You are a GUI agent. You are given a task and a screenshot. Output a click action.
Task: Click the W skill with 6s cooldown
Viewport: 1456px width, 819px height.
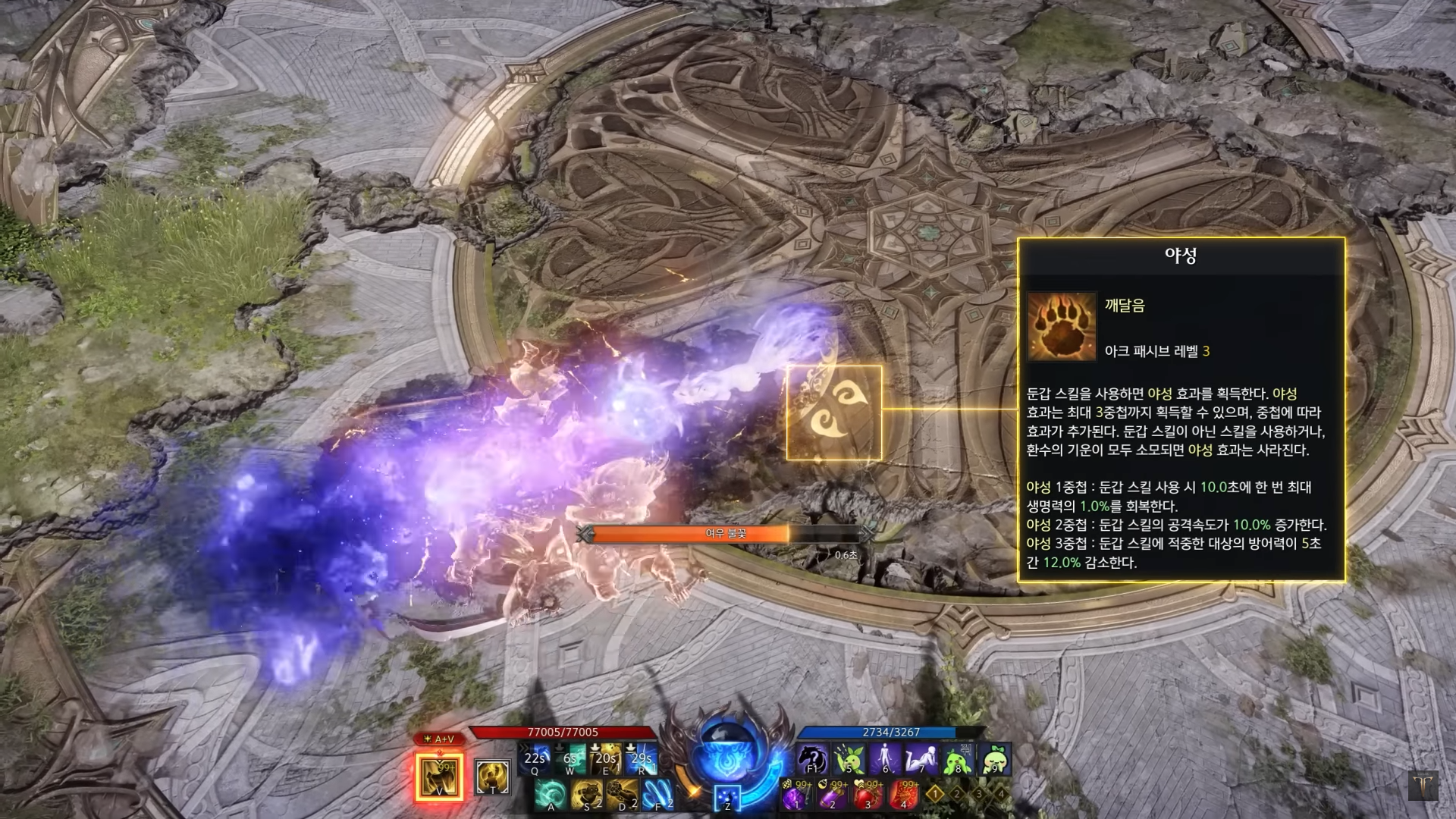coord(571,759)
